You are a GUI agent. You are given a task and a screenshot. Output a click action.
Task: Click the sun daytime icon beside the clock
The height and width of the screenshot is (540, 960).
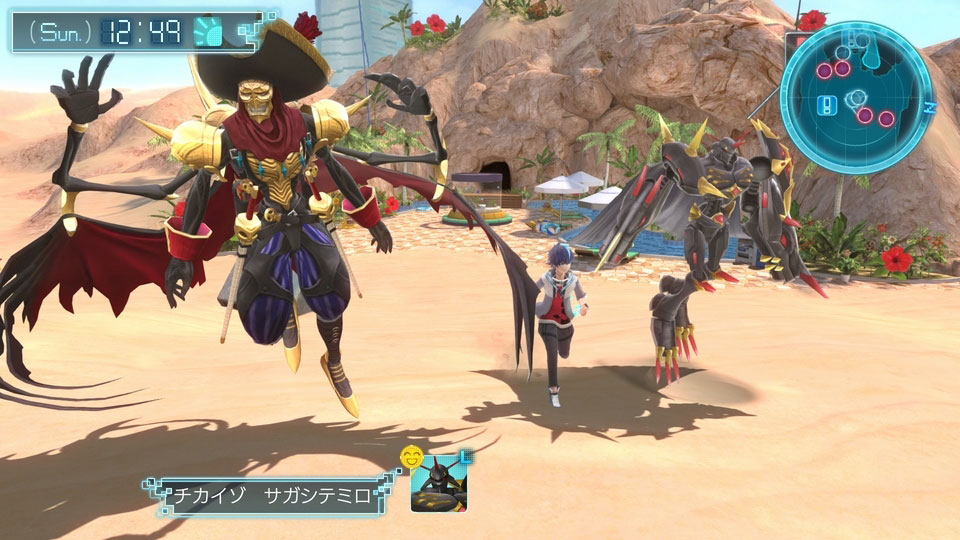click(207, 31)
